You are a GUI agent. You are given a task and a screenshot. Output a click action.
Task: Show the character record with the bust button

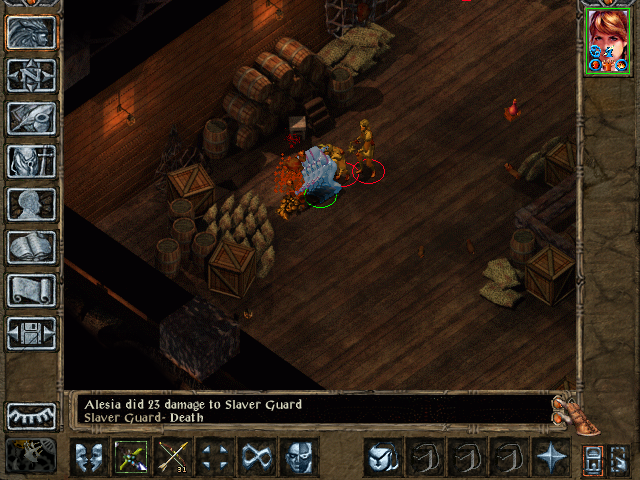click(31, 204)
